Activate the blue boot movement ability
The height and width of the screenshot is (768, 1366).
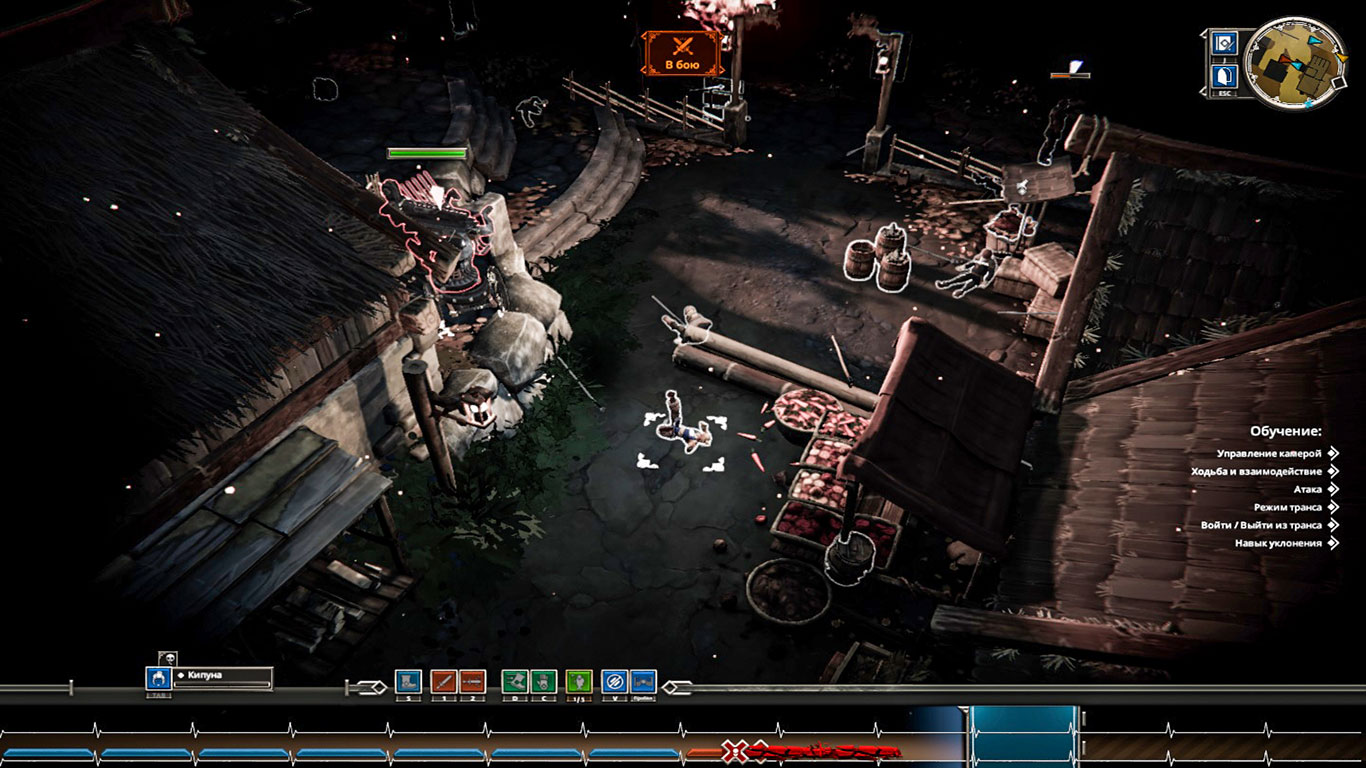[x=408, y=681]
